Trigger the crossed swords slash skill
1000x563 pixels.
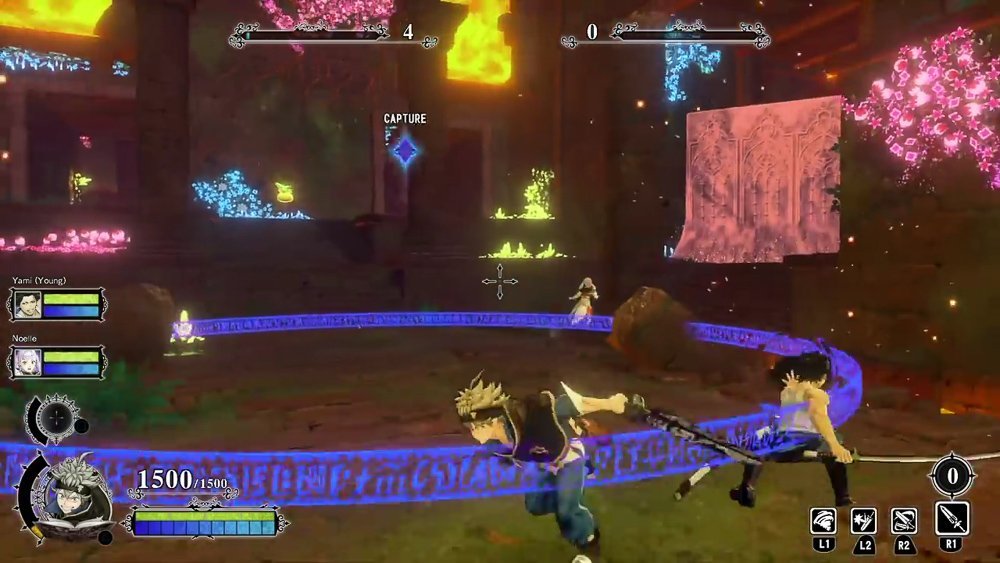tap(904, 520)
